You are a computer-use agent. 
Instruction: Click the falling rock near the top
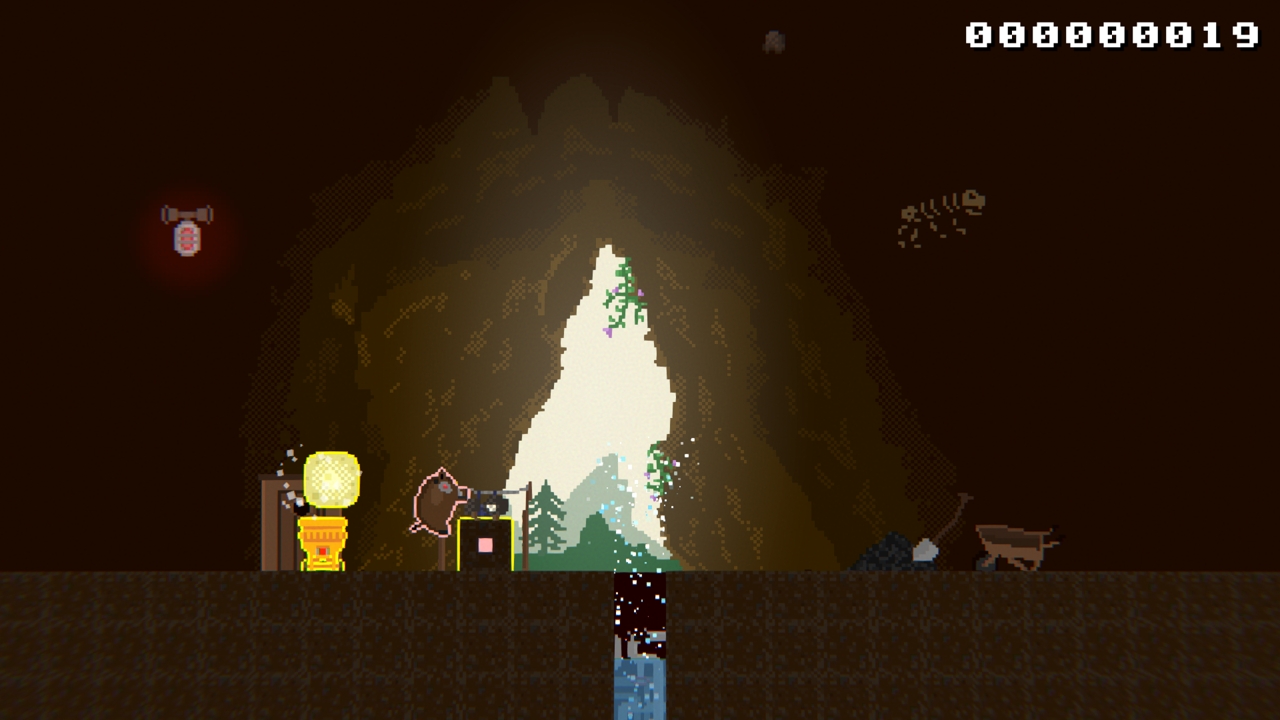pos(772,40)
